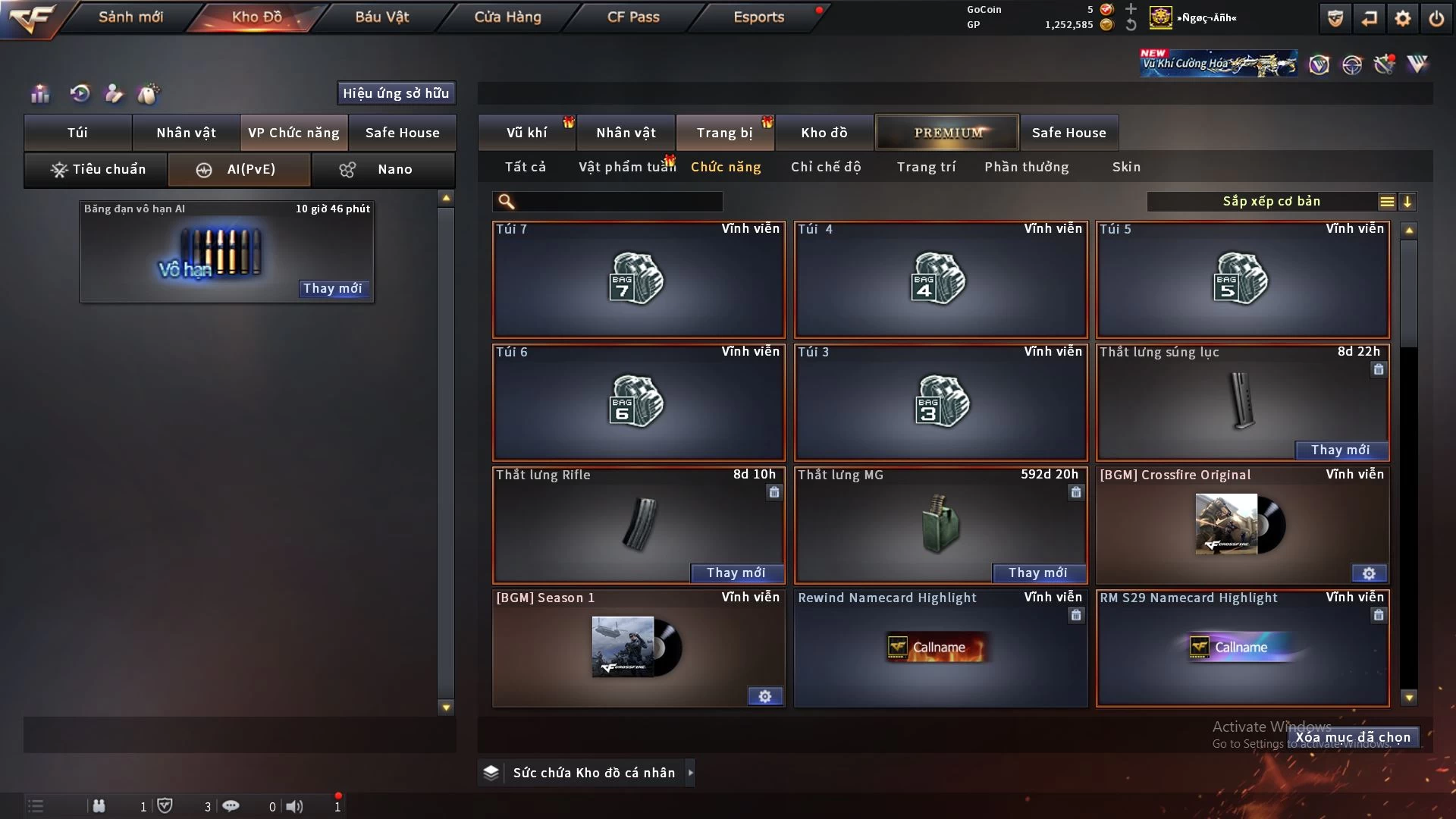Select the Túi 7 bag item
This screenshot has height=819, width=1456.
639,279
